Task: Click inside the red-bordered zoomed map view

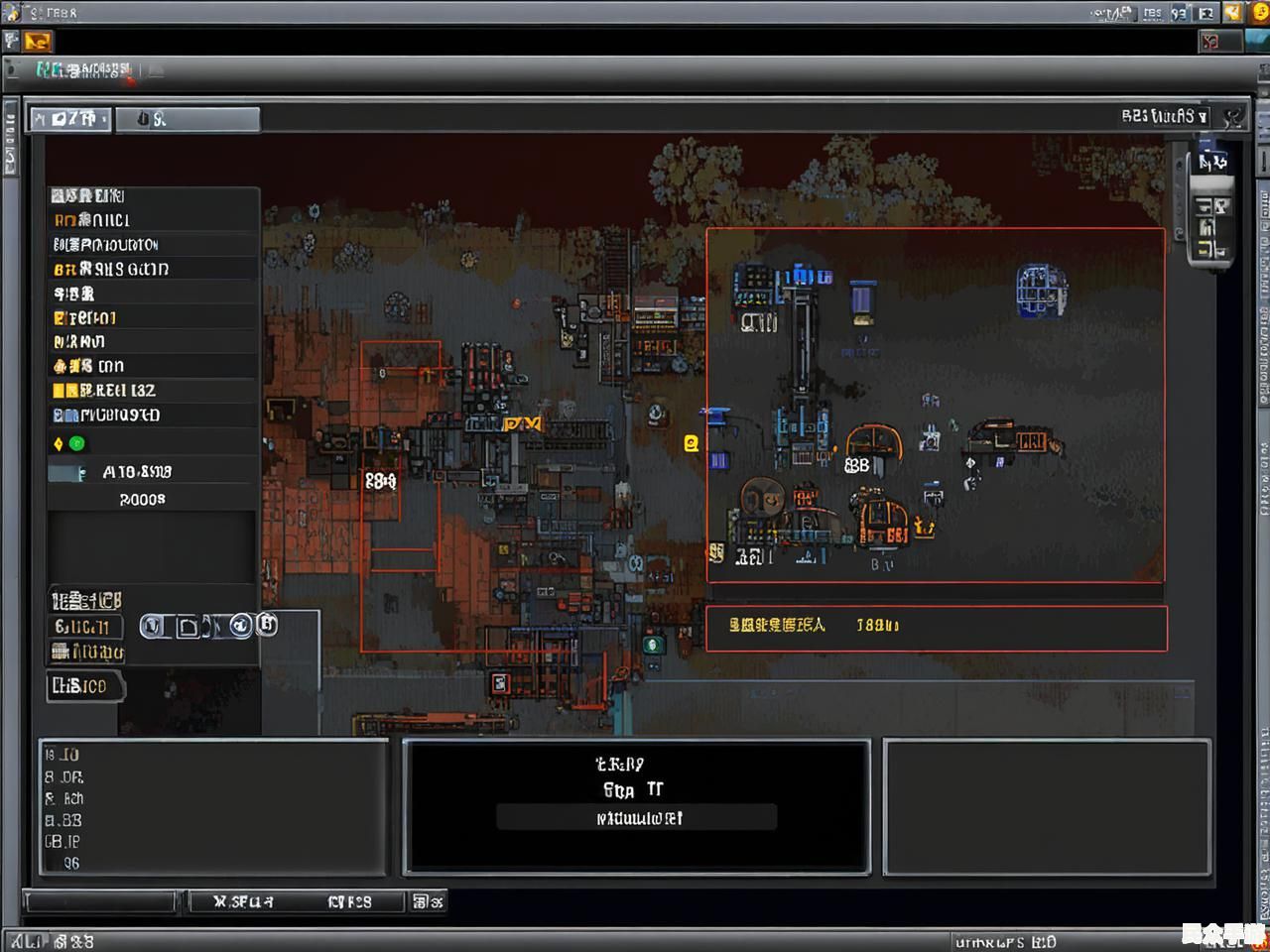Action: pyautogui.click(x=935, y=405)
